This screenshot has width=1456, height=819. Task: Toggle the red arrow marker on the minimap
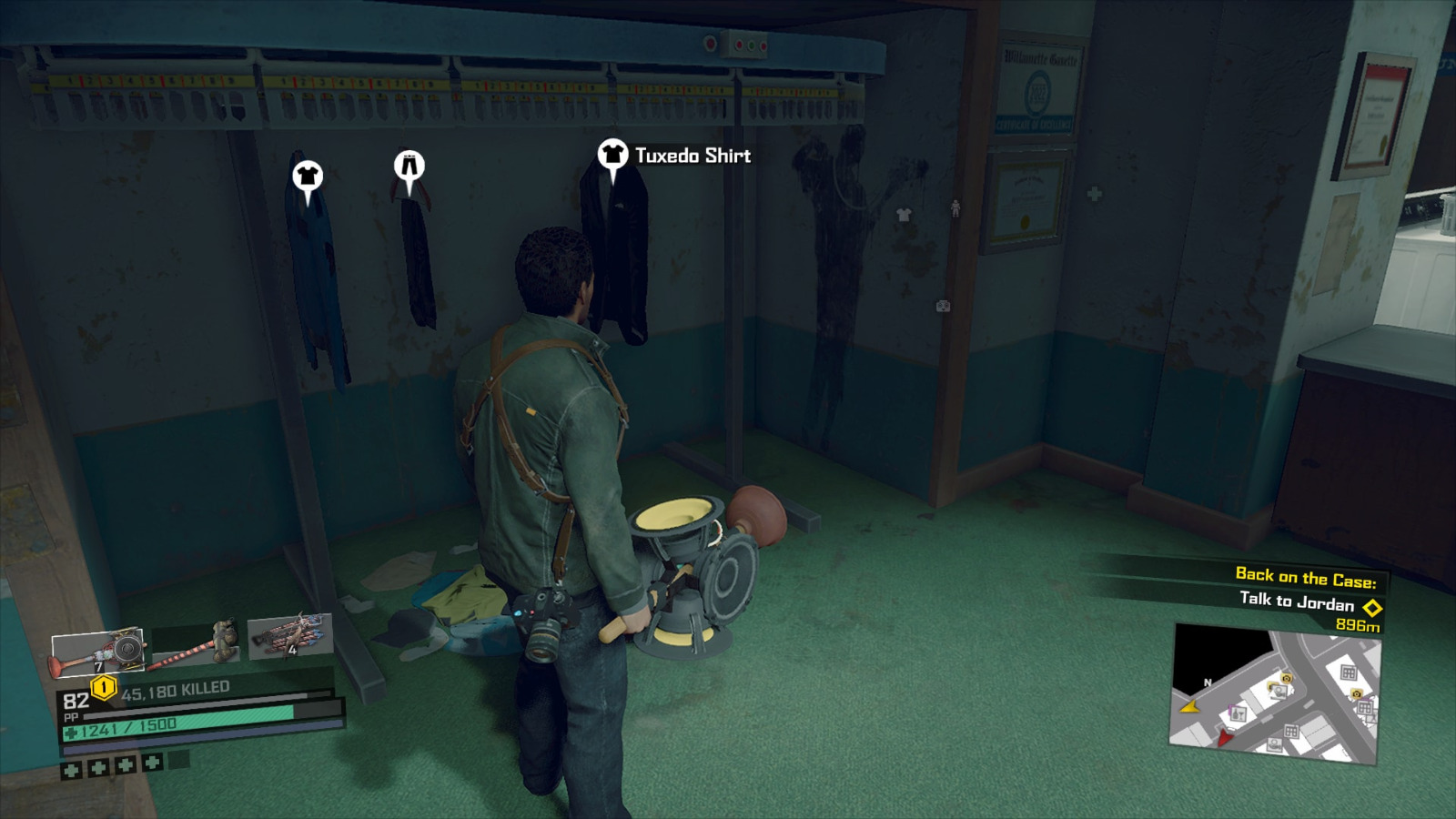pyautogui.click(x=1224, y=737)
